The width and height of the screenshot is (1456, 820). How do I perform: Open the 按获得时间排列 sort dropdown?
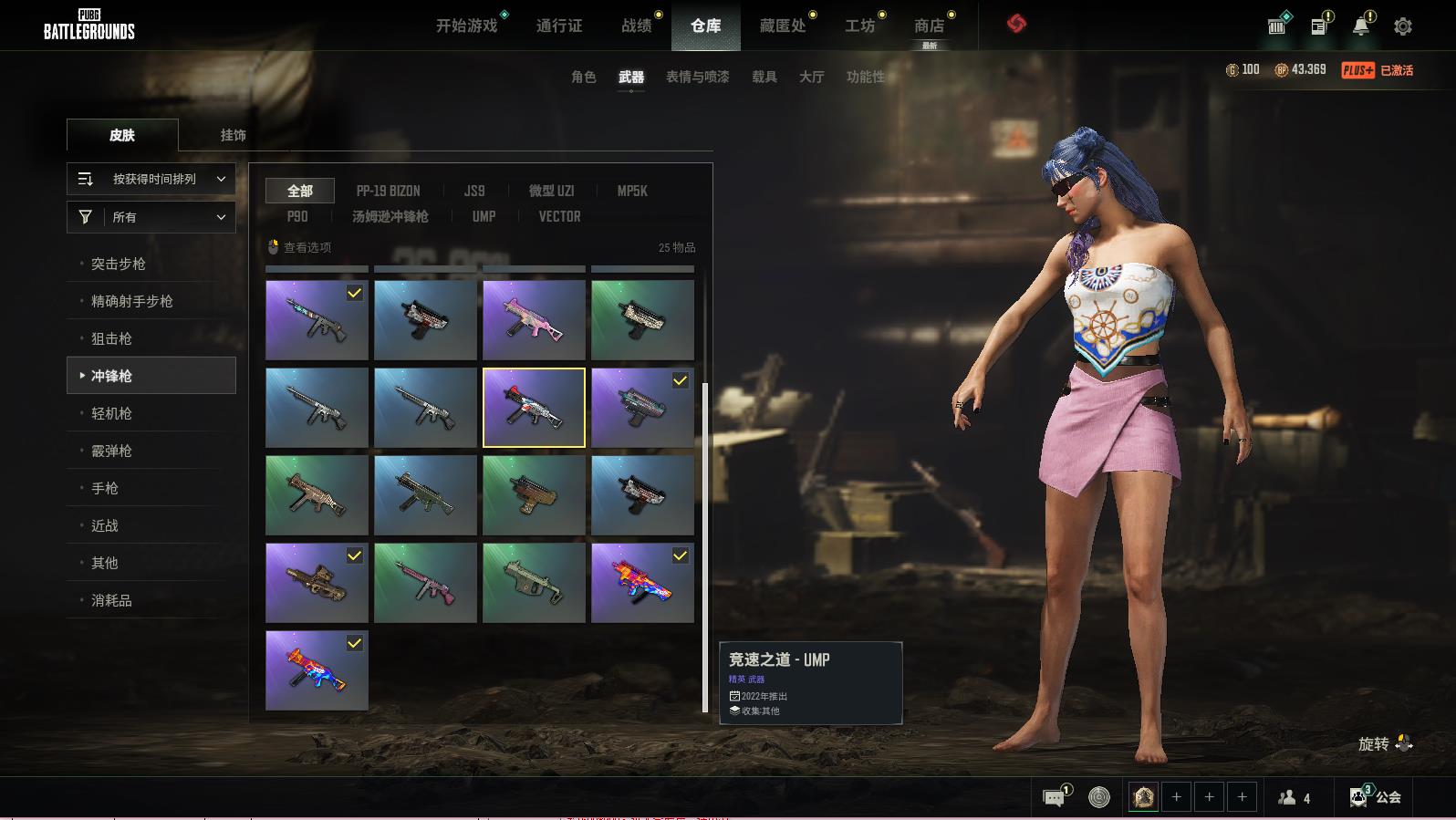point(151,179)
